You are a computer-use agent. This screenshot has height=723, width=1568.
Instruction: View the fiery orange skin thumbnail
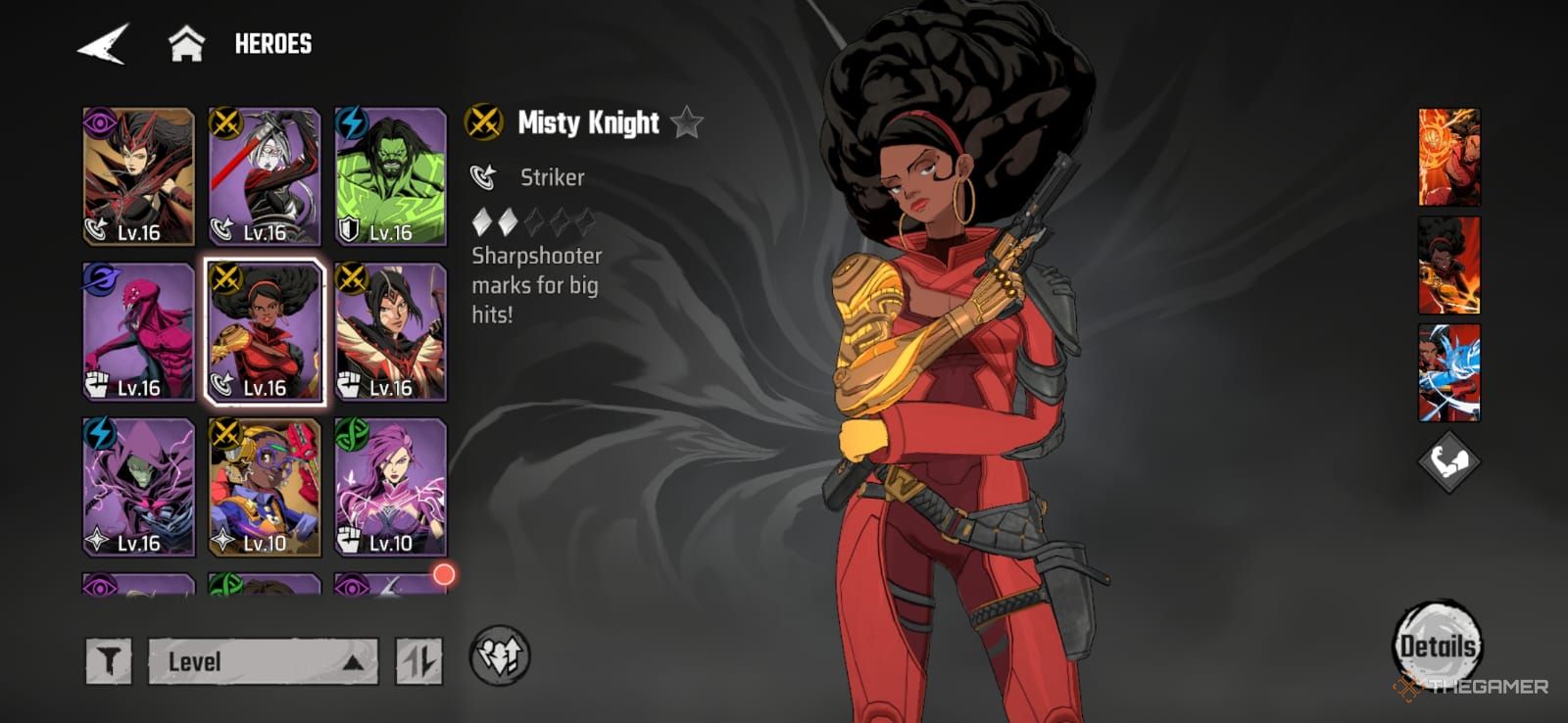(1448, 157)
